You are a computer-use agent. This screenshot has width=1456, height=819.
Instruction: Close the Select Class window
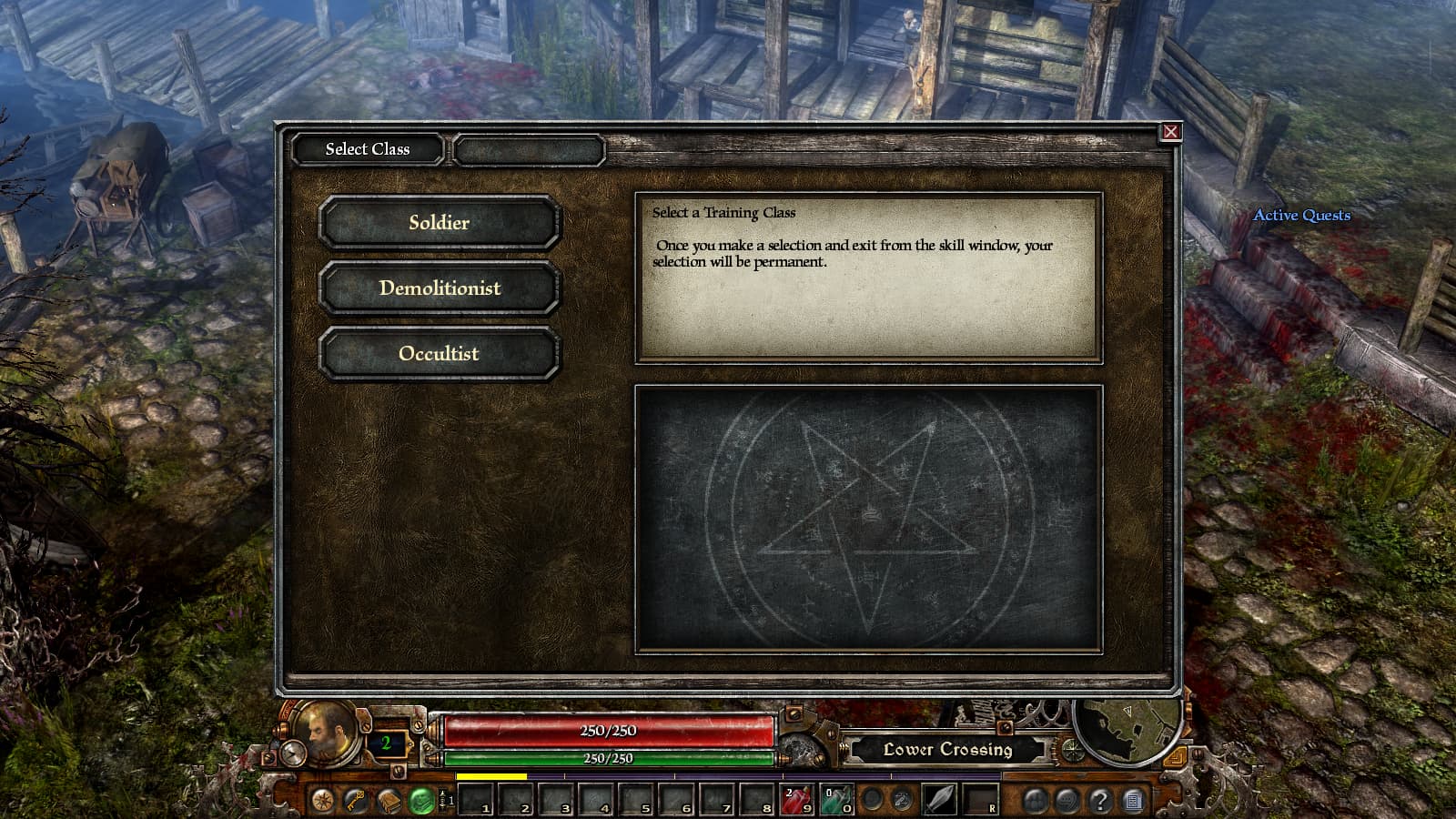pos(1171,132)
